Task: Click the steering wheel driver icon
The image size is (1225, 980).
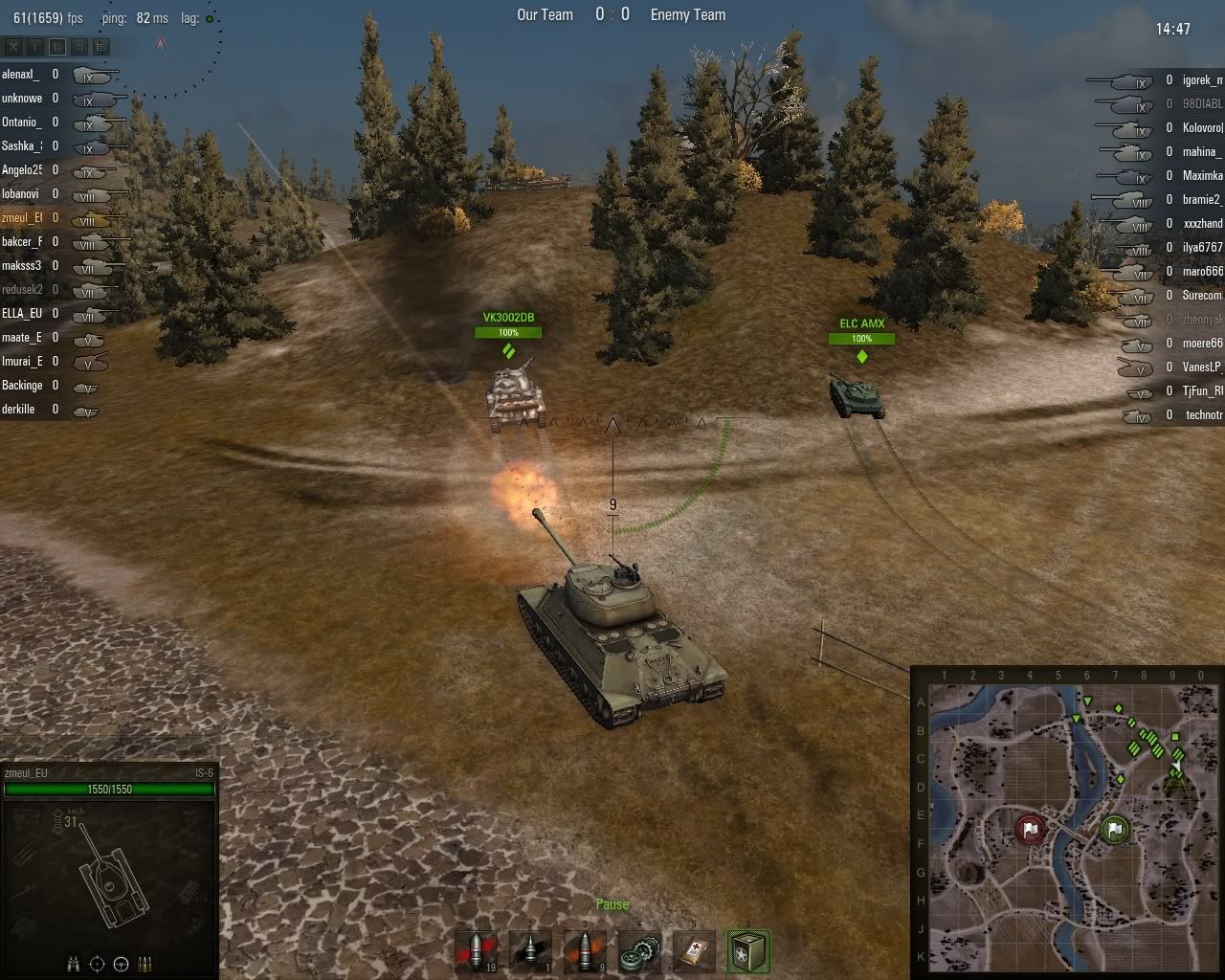Action: 121,964
